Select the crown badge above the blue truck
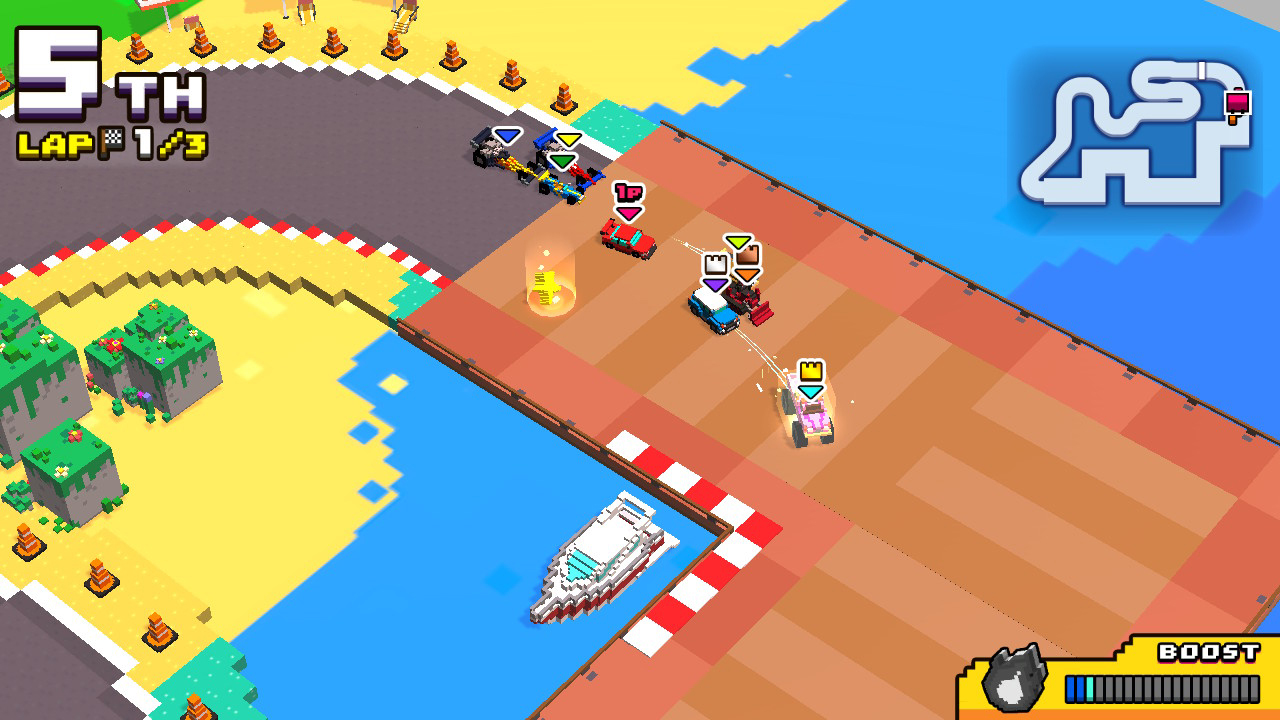The height and width of the screenshot is (720, 1280). click(x=716, y=265)
